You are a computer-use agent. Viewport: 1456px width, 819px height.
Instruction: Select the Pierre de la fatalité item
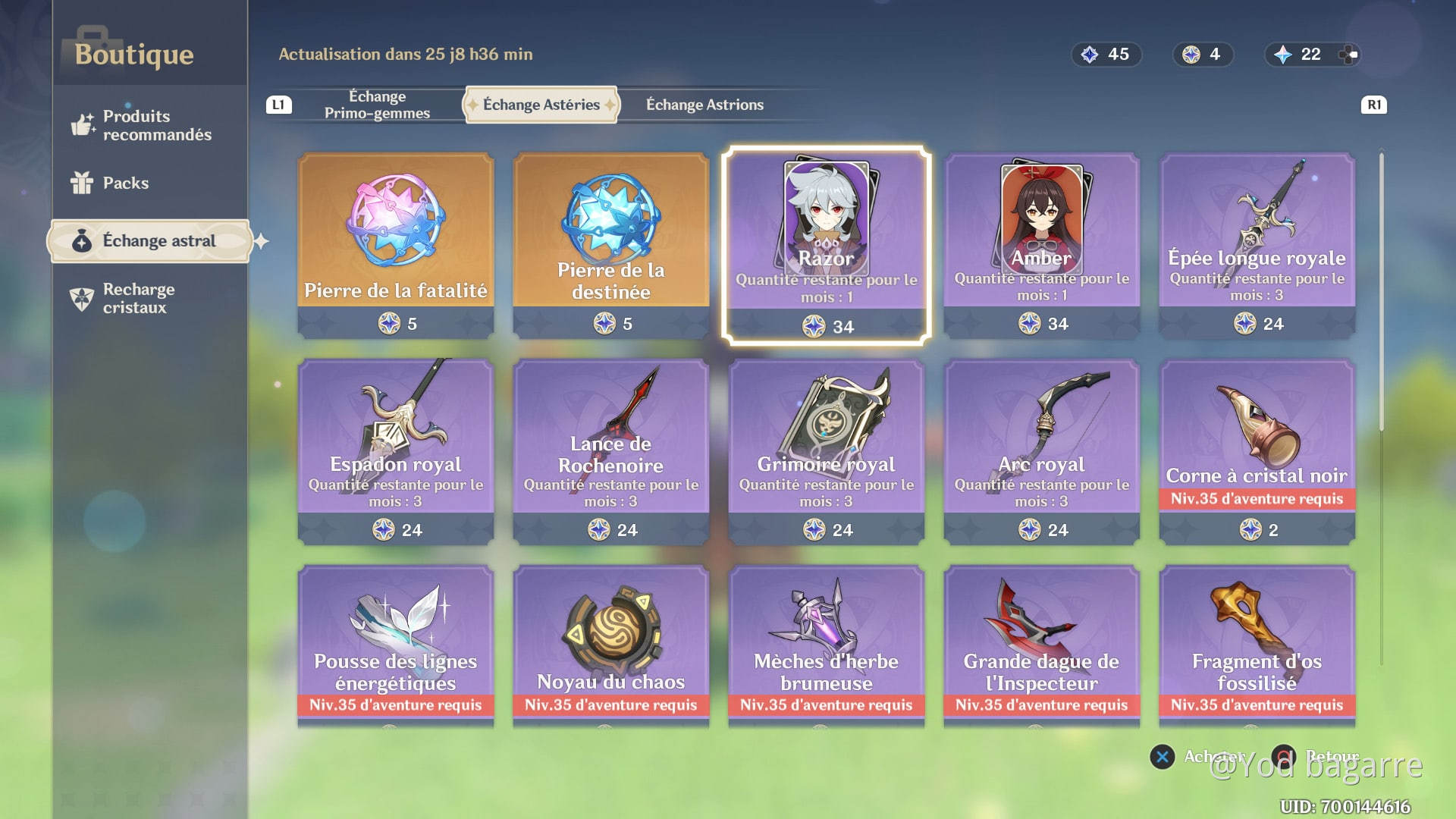tap(396, 243)
